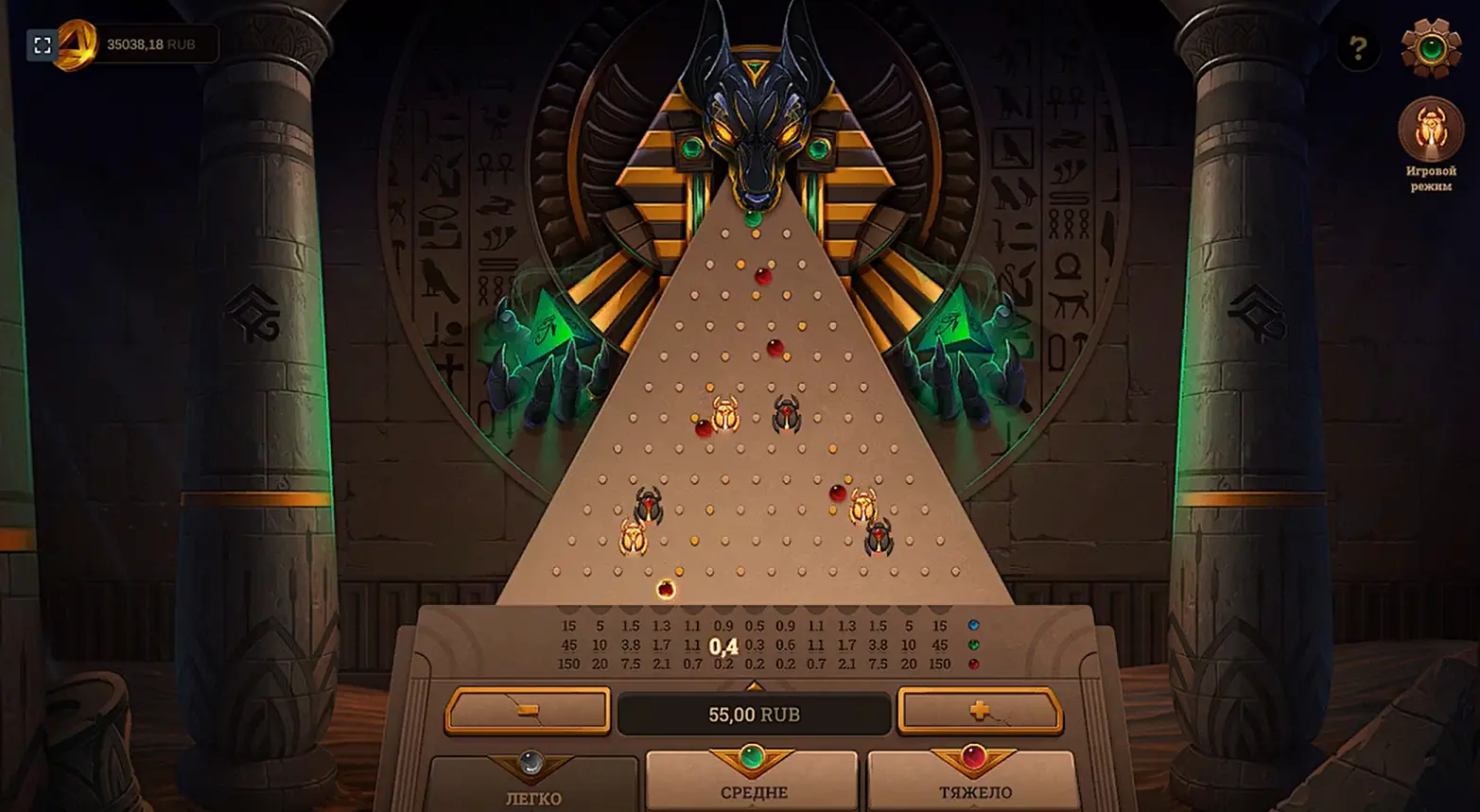1480x812 pixels.
Task: Click the bet amount field showing 55,00 RUB
Action: pyautogui.click(x=754, y=716)
